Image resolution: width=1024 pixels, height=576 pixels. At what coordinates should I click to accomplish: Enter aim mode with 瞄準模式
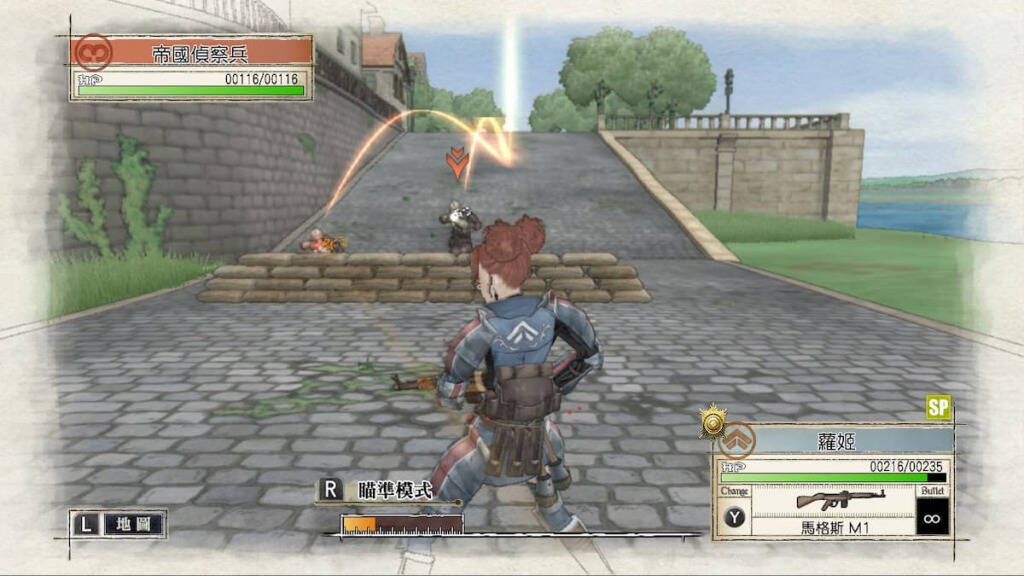(x=395, y=490)
